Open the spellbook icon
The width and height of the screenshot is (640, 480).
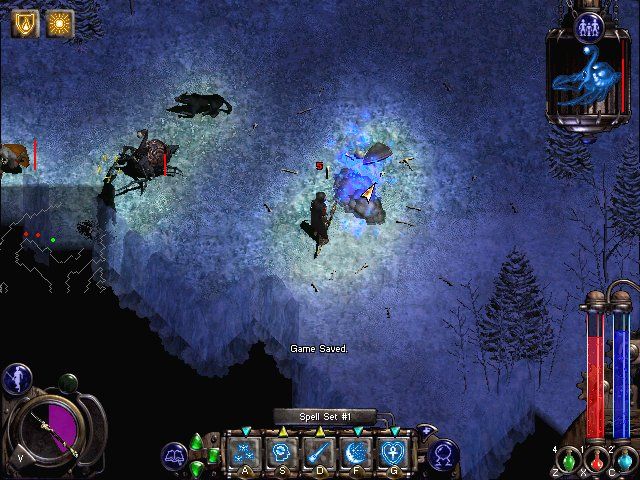(x=175, y=456)
